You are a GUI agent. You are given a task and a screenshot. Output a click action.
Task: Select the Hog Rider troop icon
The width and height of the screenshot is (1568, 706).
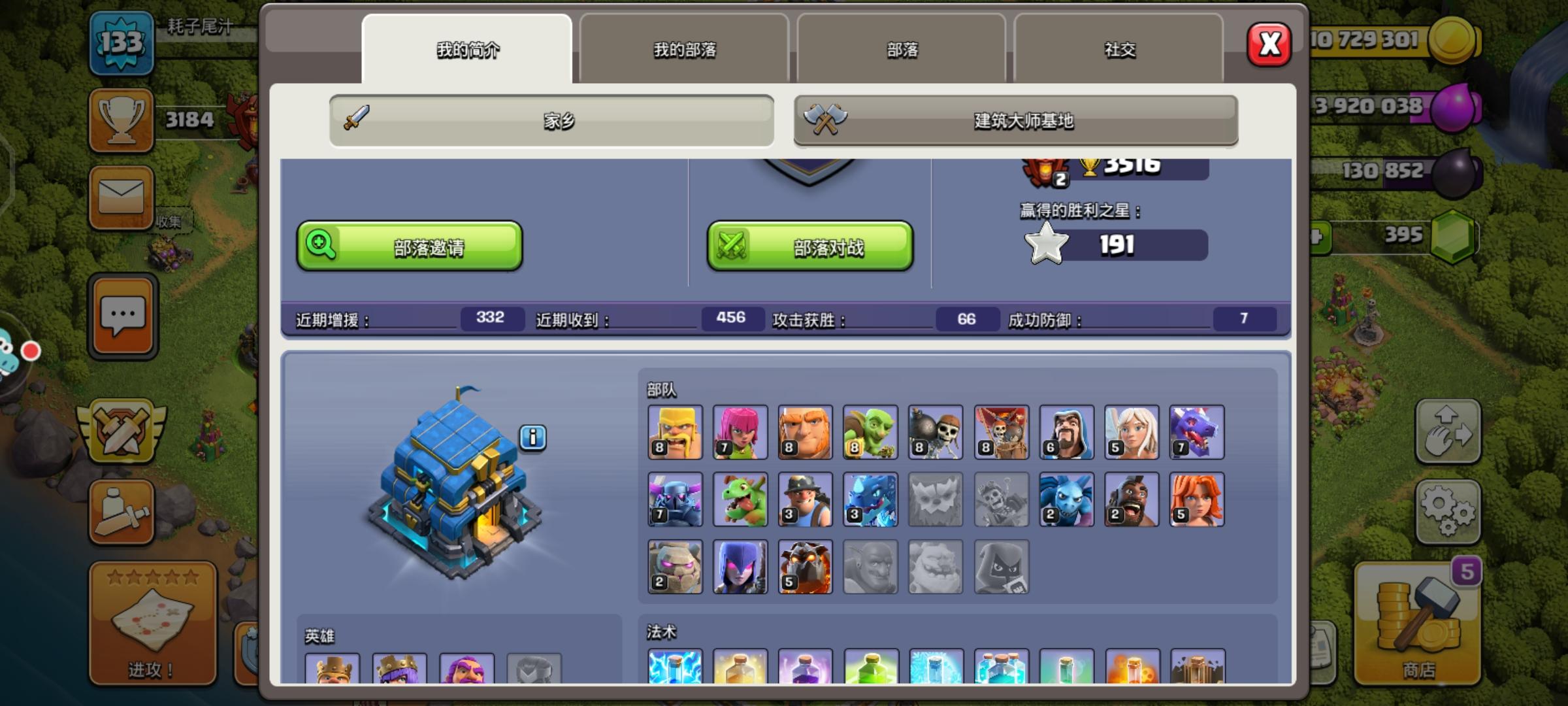click(1132, 499)
